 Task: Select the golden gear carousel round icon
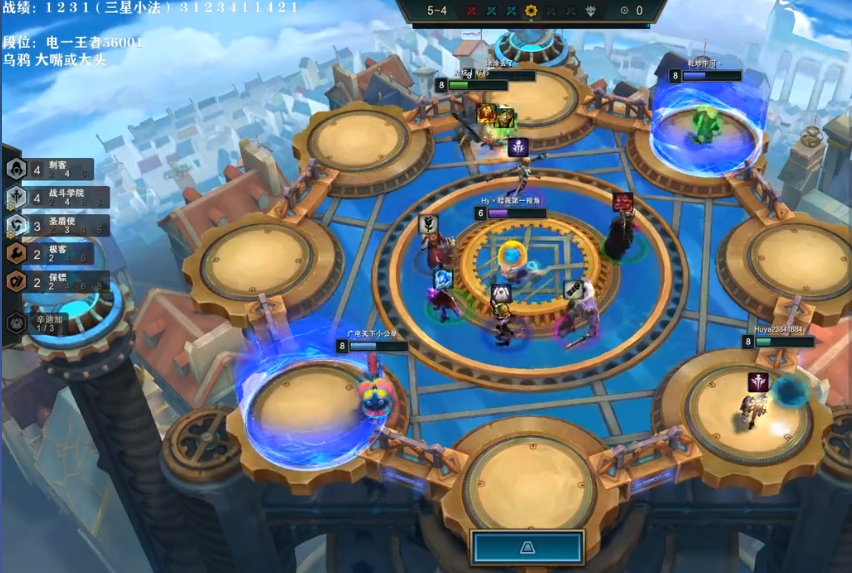[x=531, y=11]
